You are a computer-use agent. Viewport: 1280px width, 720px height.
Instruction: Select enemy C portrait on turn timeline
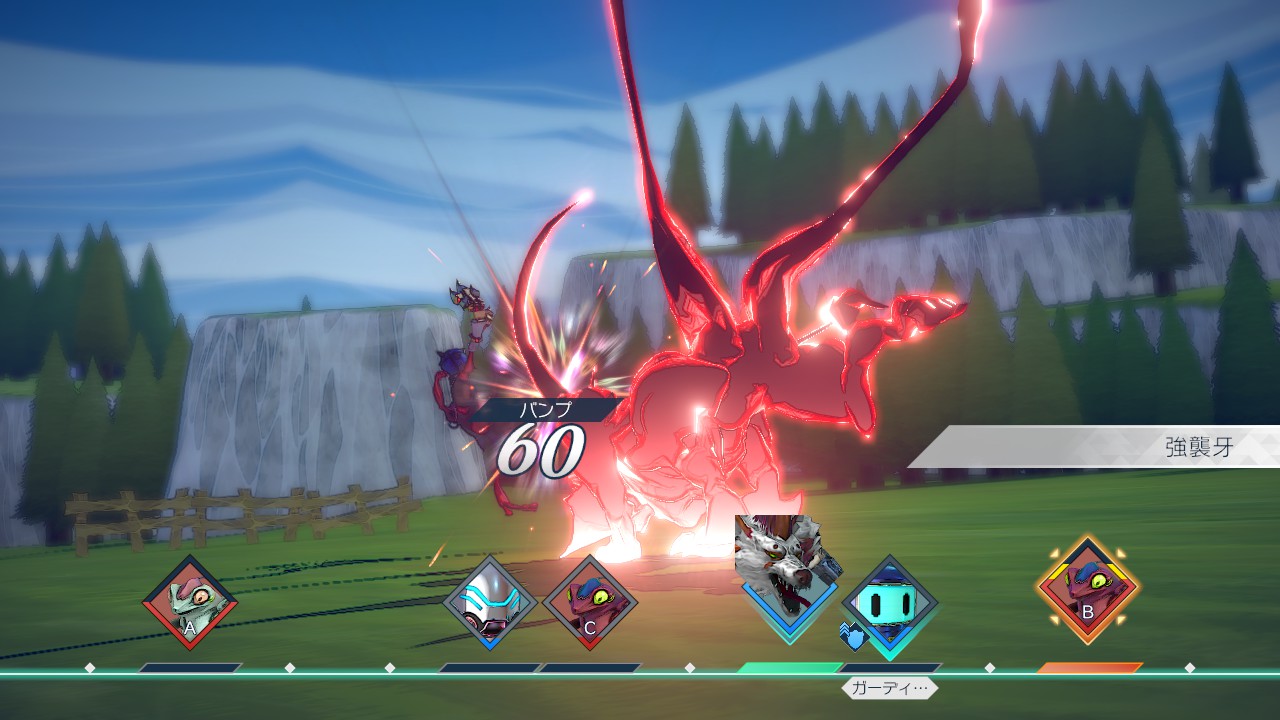pos(590,603)
